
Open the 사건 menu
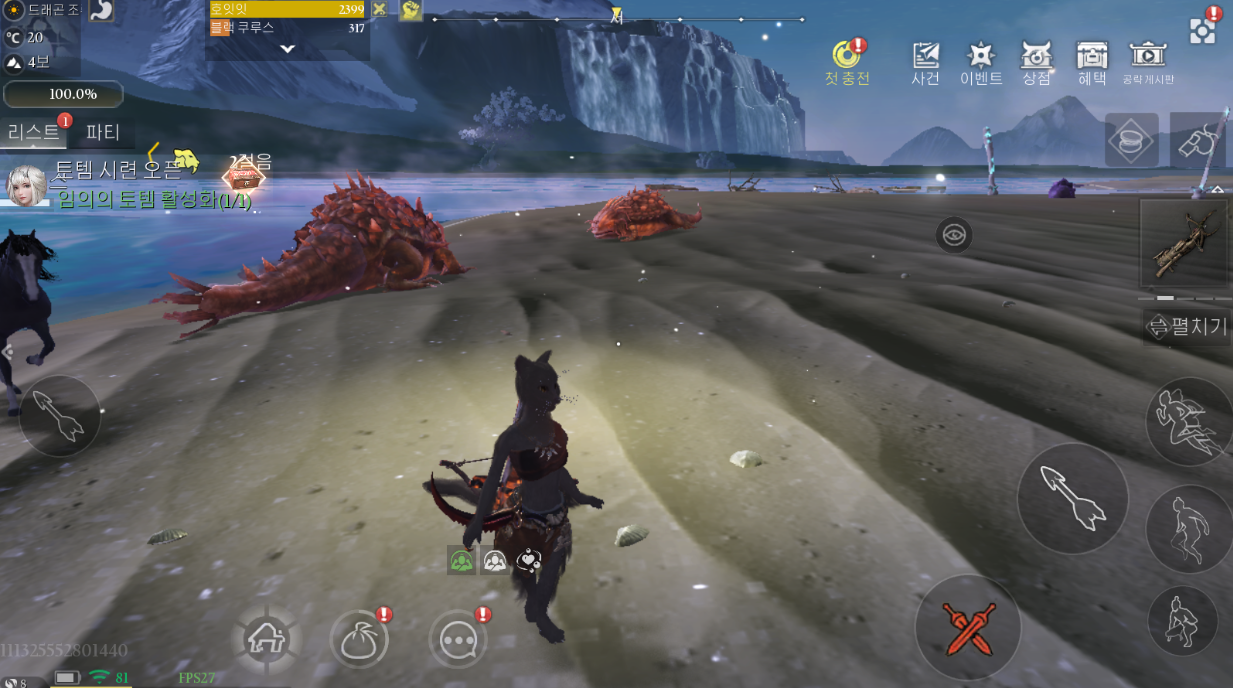(x=925, y=61)
